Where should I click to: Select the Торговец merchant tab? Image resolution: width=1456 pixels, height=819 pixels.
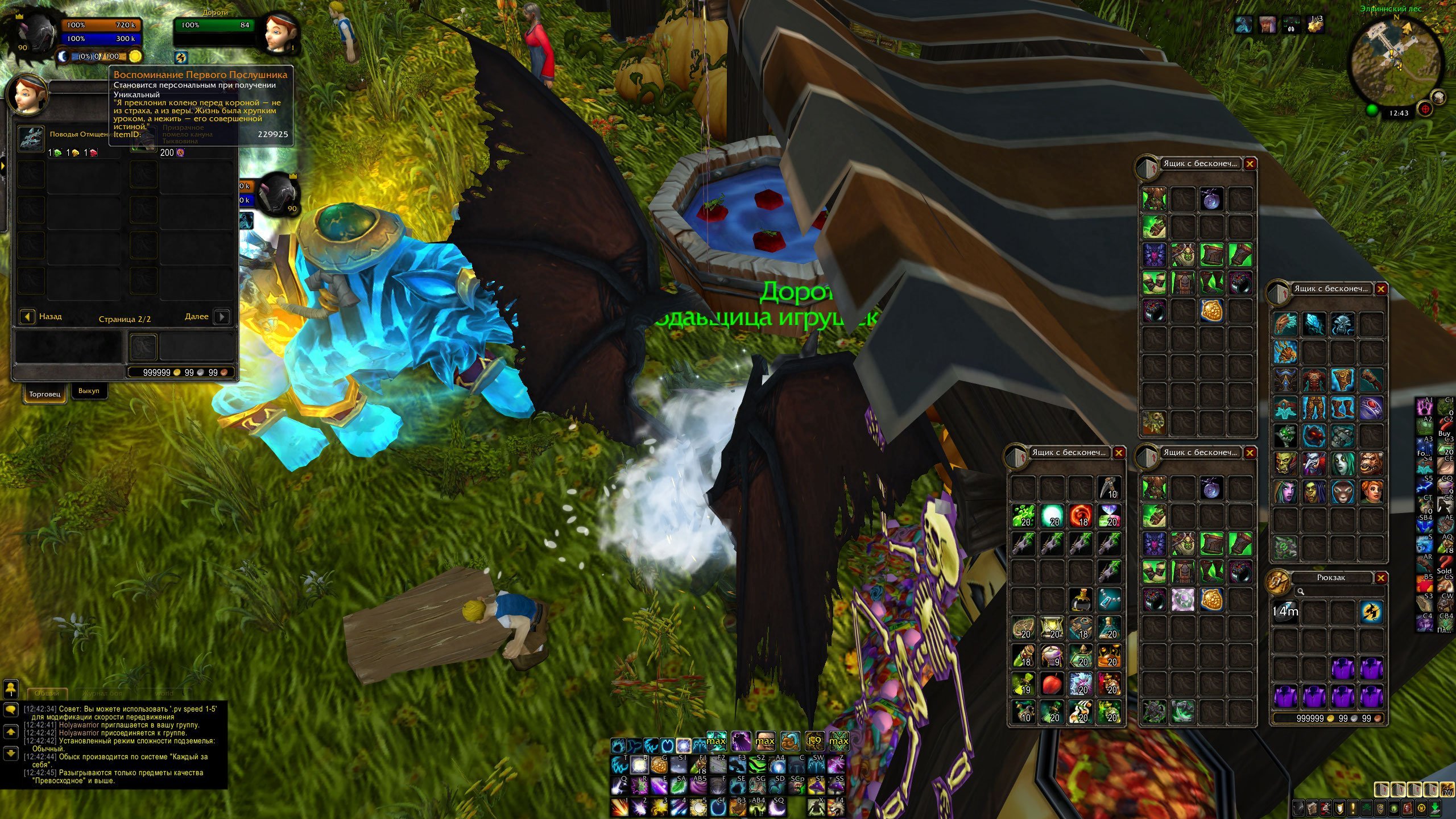pyautogui.click(x=44, y=394)
